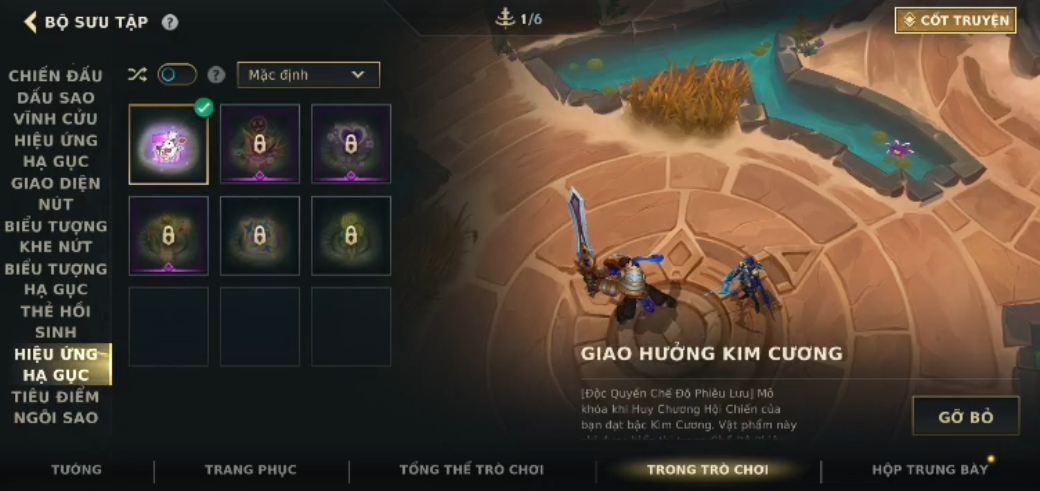Screen dimensions: 1040x491
Task: Open the Trang Phục tab
Action: point(250,469)
